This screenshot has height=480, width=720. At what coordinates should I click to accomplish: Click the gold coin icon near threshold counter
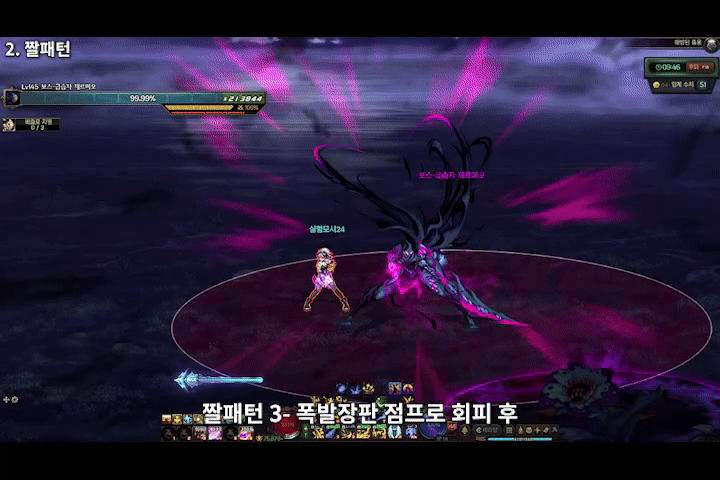tap(656, 86)
